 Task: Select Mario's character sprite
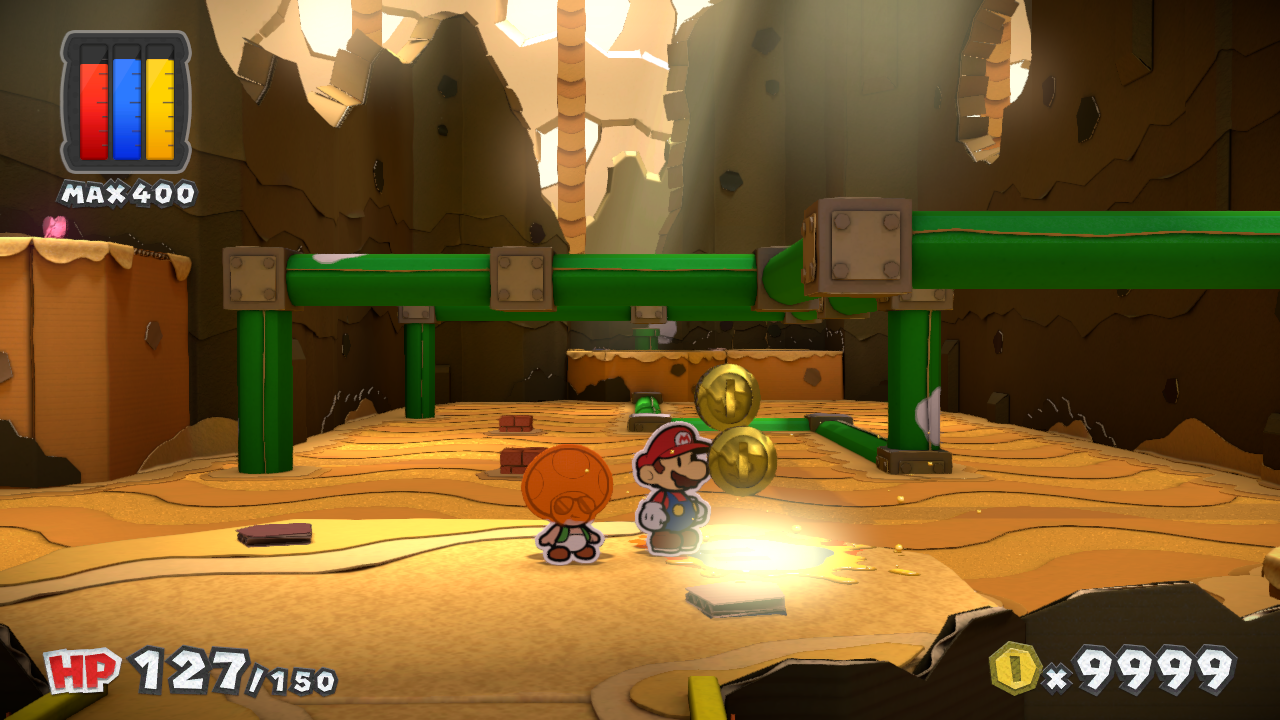670,495
